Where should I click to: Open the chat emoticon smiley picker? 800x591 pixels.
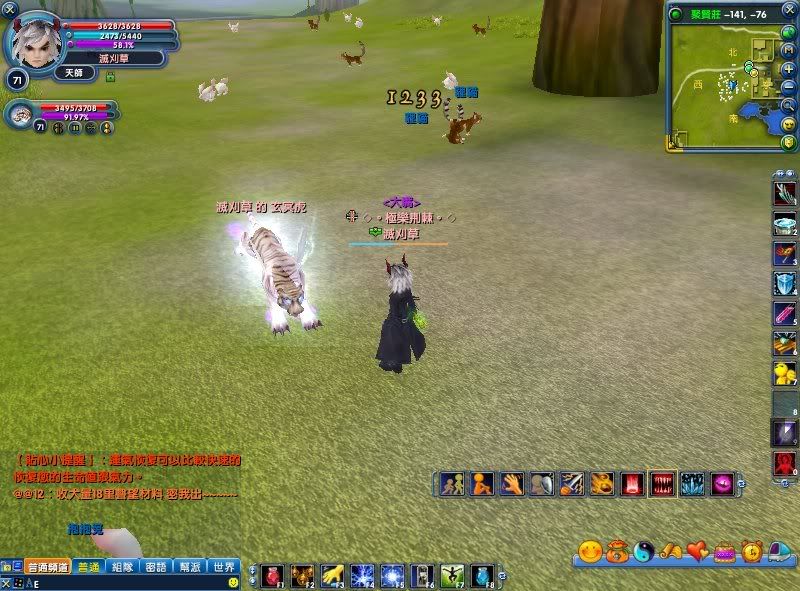tap(233, 582)
